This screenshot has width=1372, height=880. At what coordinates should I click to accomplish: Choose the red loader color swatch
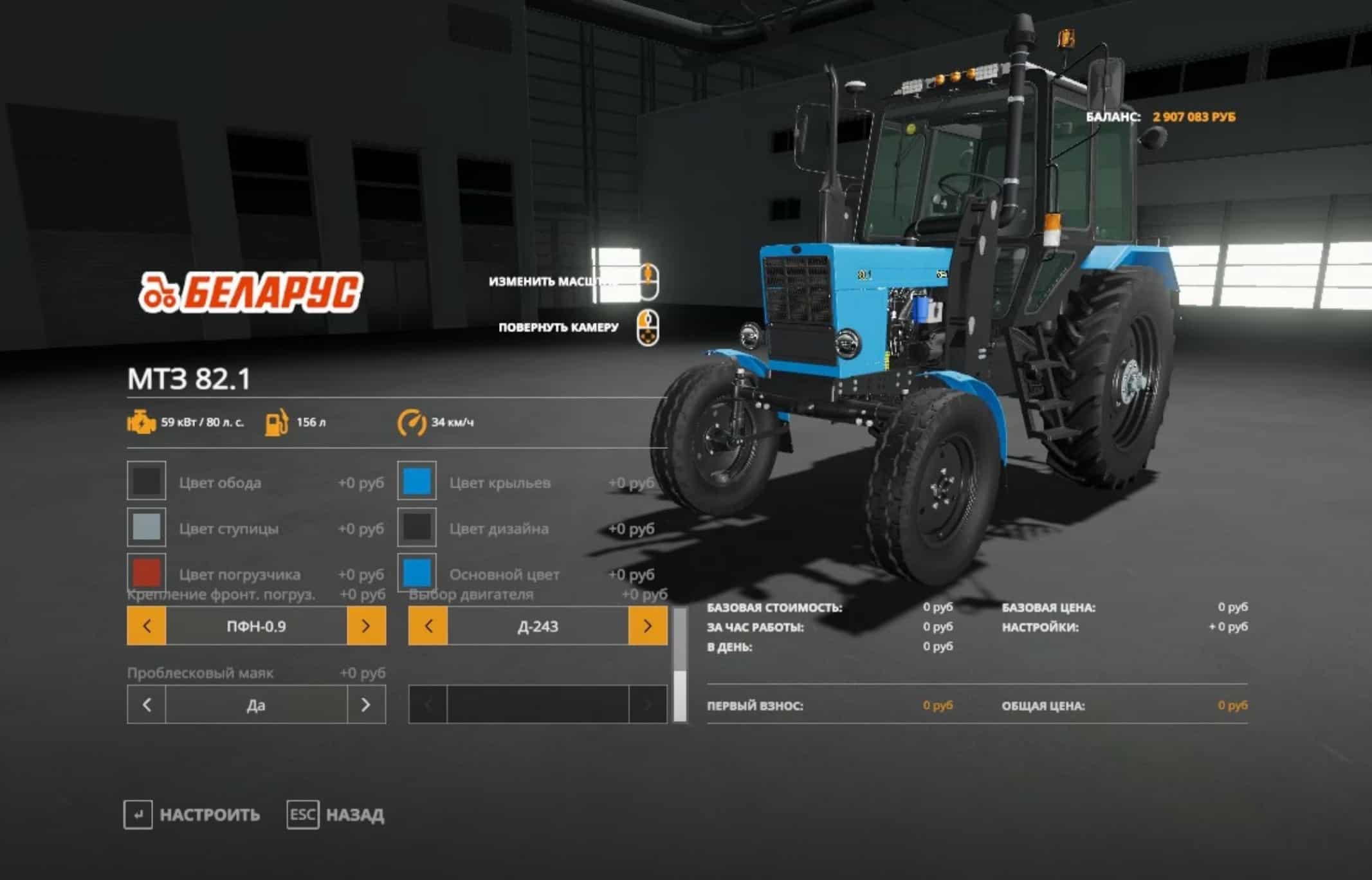click(x=147, y=572)
